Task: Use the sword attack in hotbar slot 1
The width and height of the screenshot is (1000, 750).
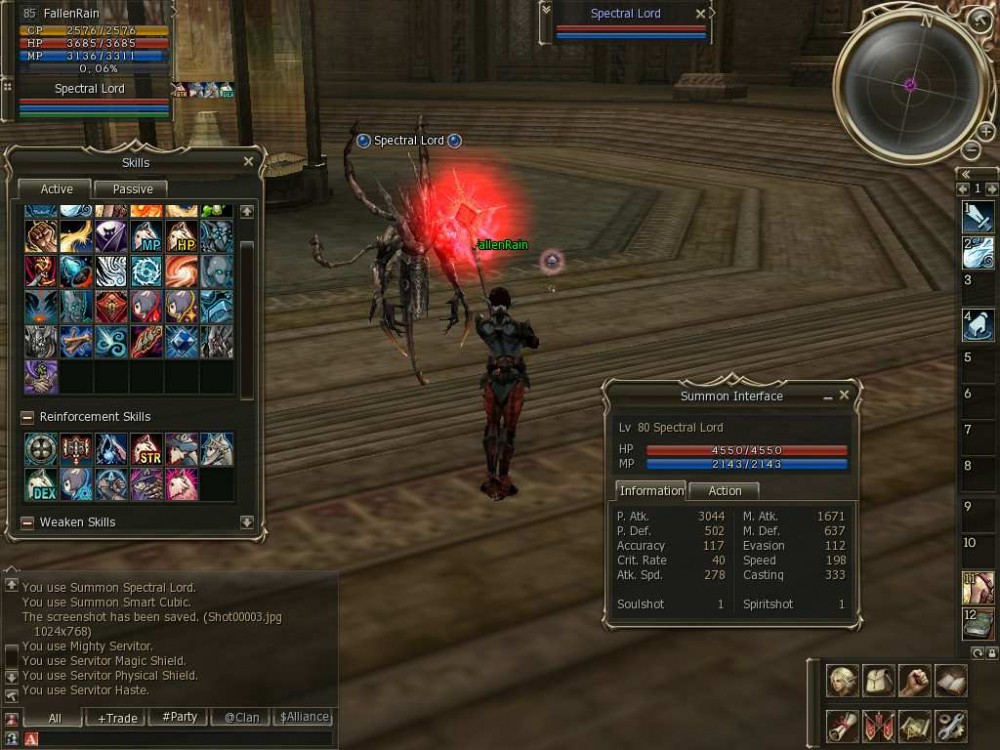Action: [978, 216]
